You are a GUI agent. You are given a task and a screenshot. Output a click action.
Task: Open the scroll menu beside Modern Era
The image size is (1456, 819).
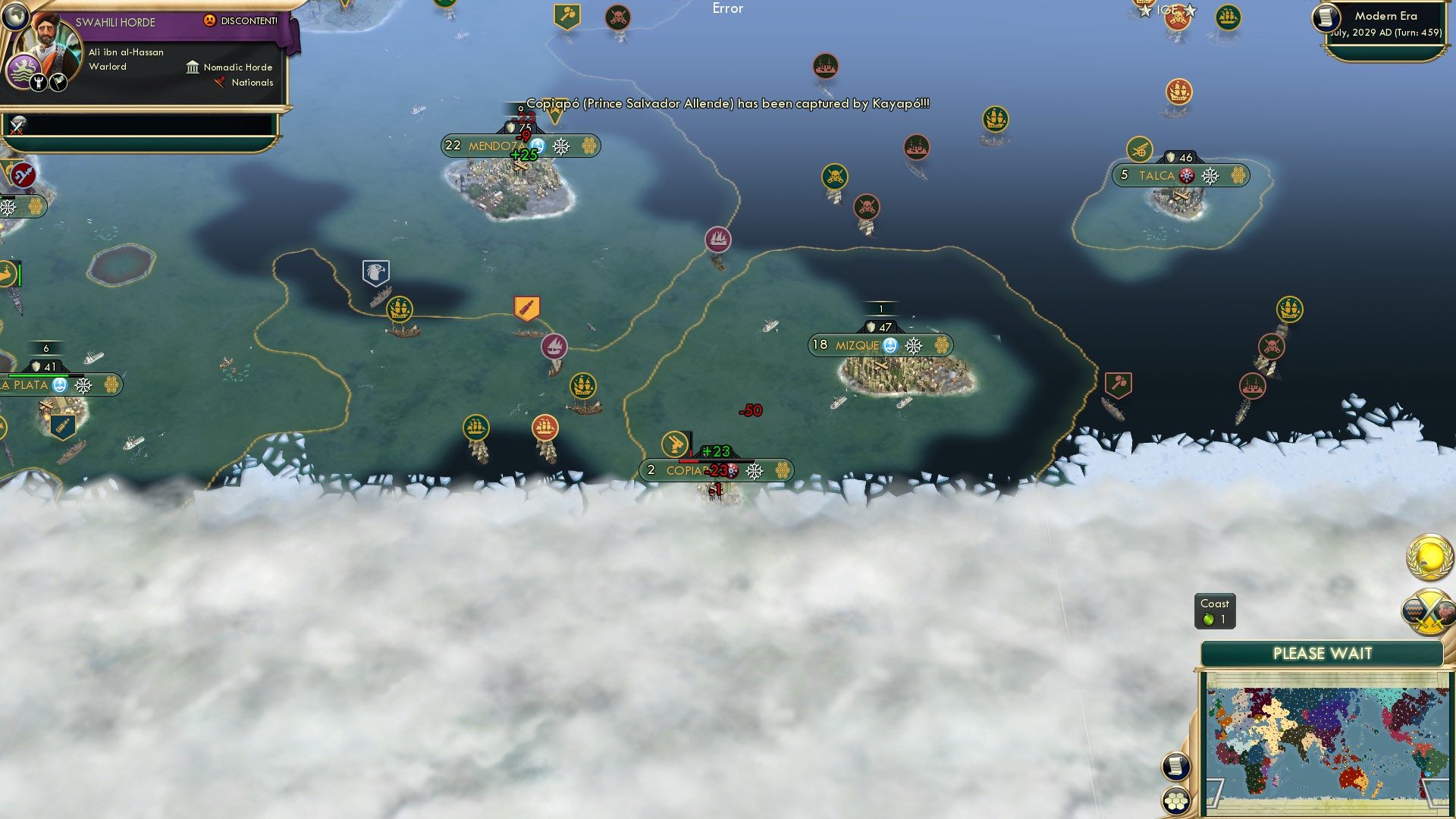coord(1326,17)
